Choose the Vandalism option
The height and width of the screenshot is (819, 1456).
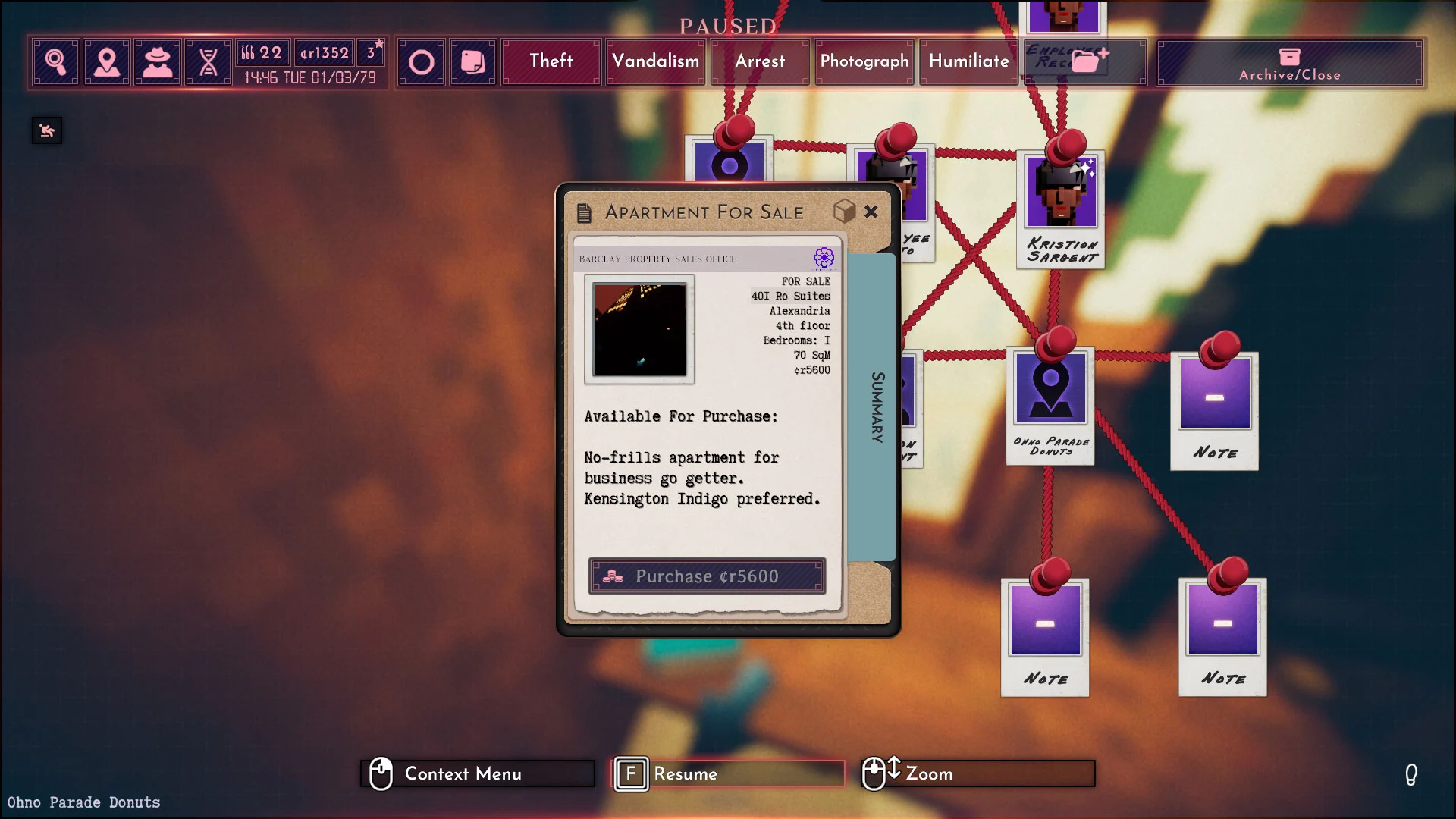[656, 61]
